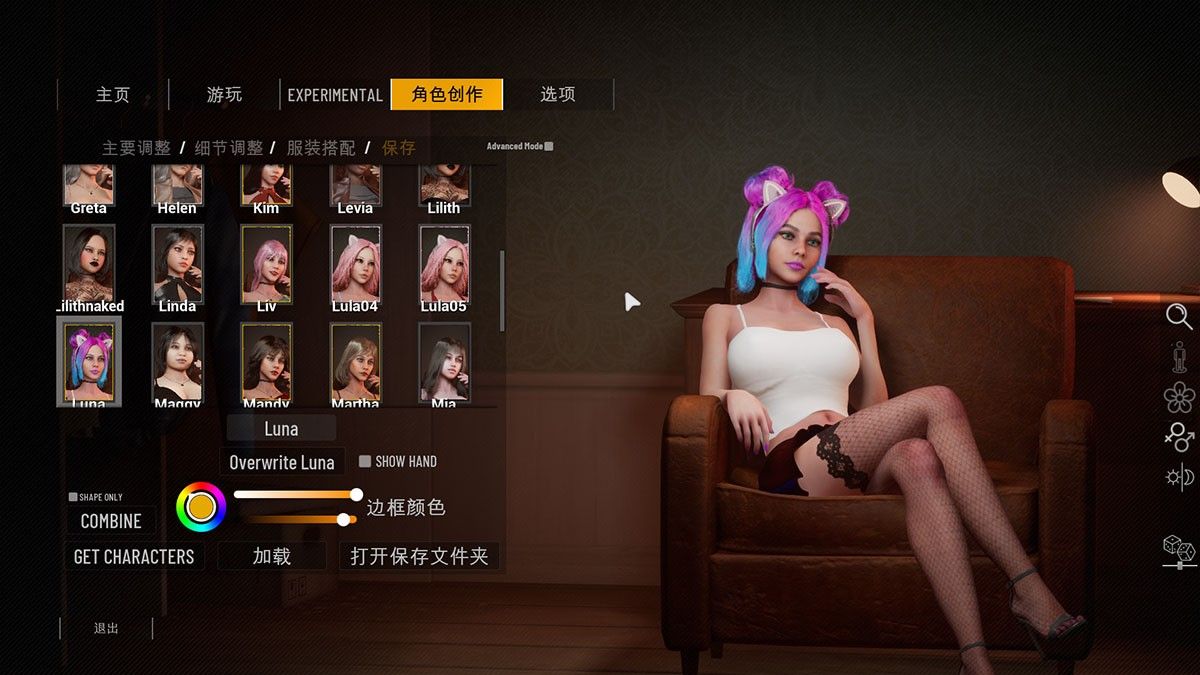The image size is (1200, 675).
Task: Open the save folder 打开保存文件夹
Action: pyautogui.click(x=419, y=557)
